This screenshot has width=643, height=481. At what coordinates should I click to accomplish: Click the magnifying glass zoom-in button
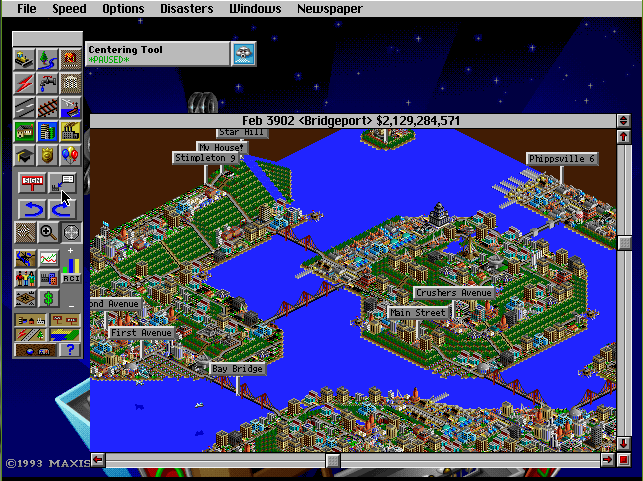coord(47,233)
